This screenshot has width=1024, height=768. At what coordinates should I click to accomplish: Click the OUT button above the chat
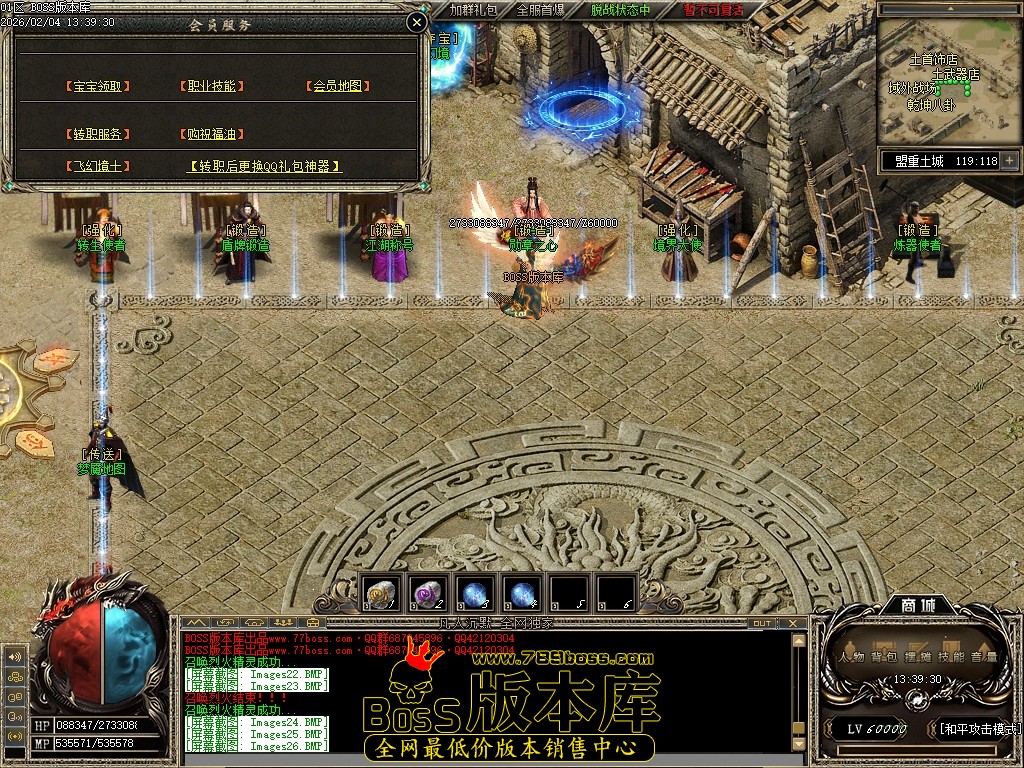pos(762,623)
